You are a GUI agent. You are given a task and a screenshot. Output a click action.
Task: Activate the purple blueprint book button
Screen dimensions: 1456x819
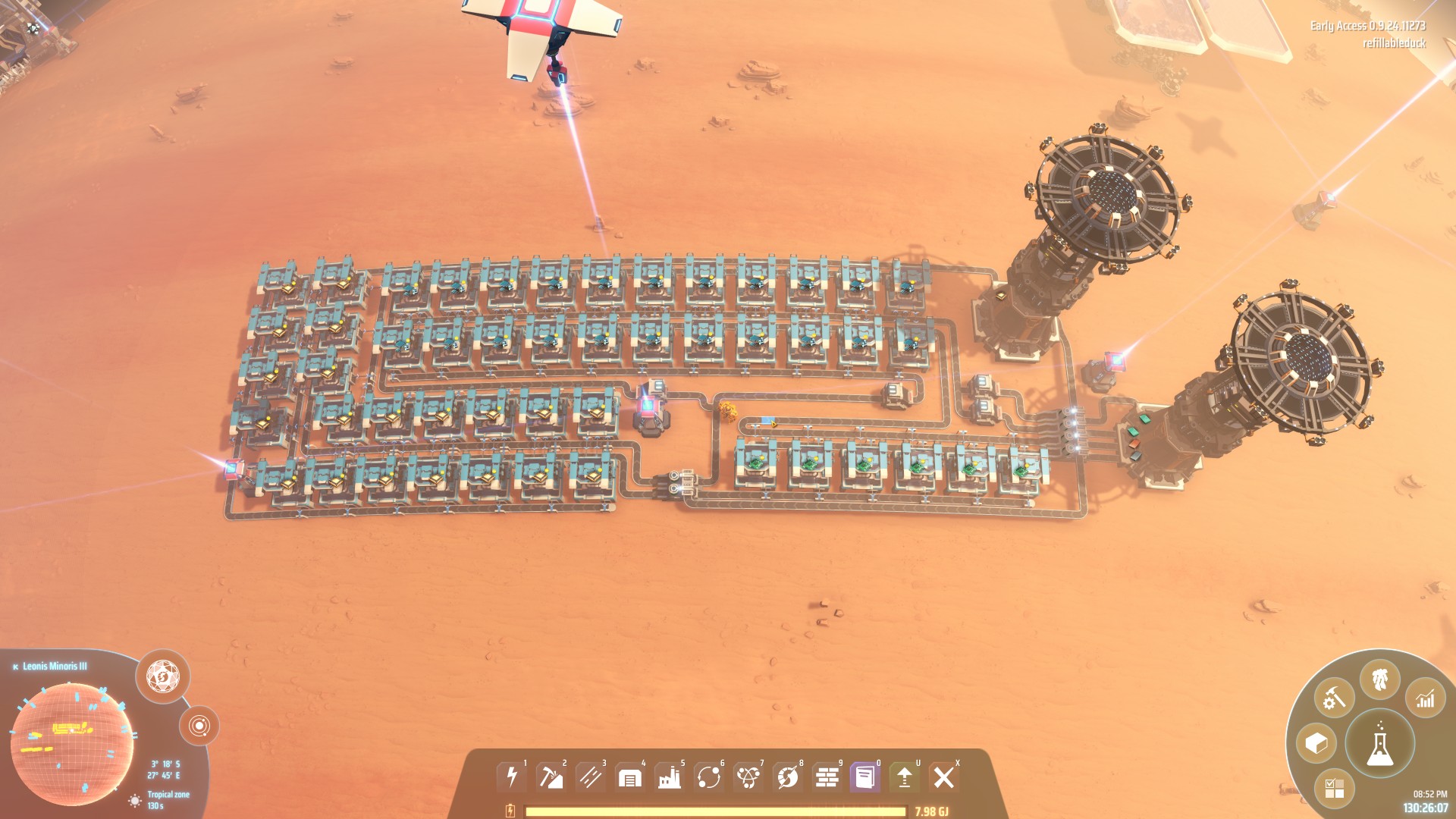point(865,777)
